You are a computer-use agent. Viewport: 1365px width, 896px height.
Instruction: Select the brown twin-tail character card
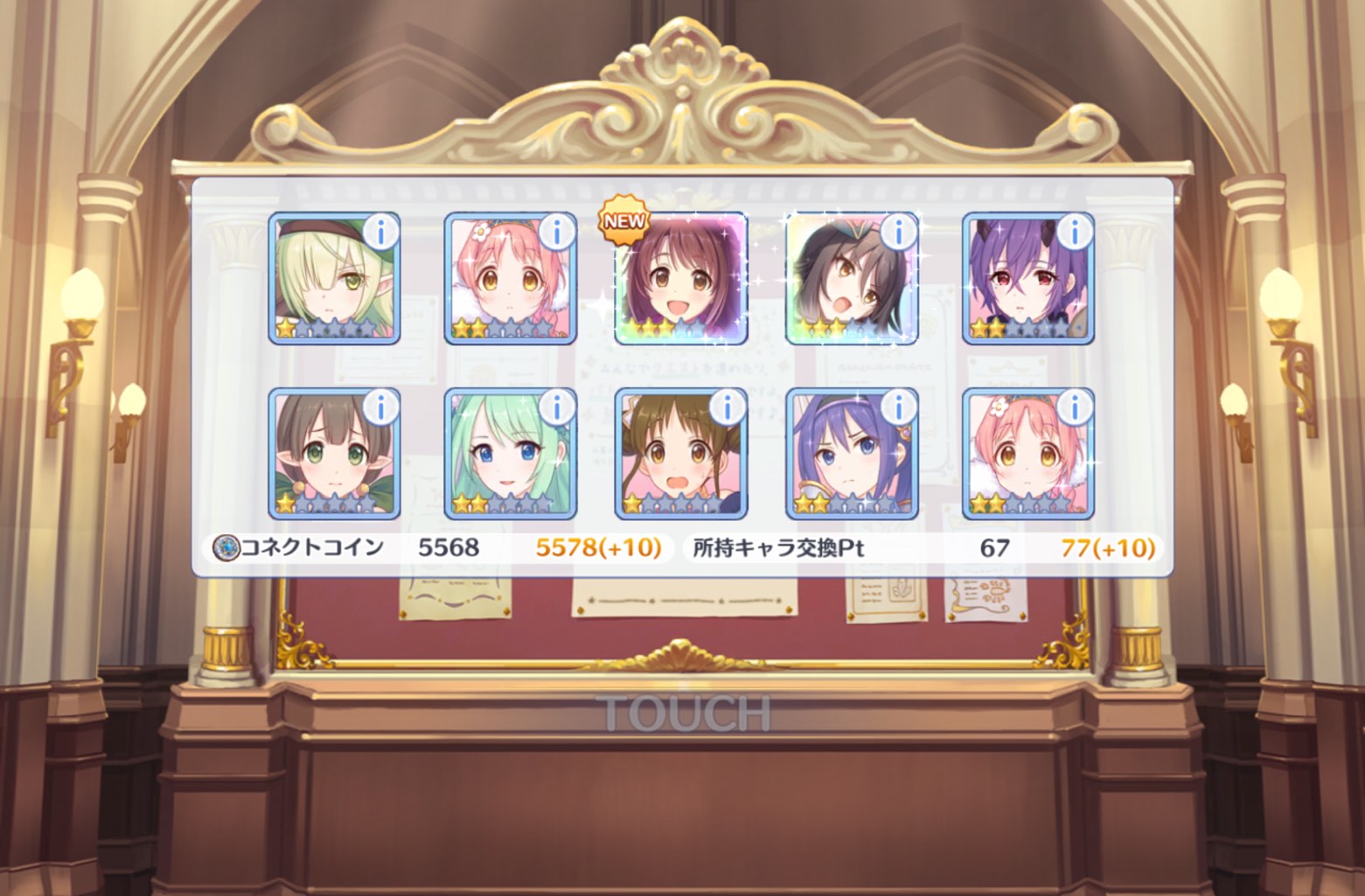pyautogui.click(x=681, y=455)
